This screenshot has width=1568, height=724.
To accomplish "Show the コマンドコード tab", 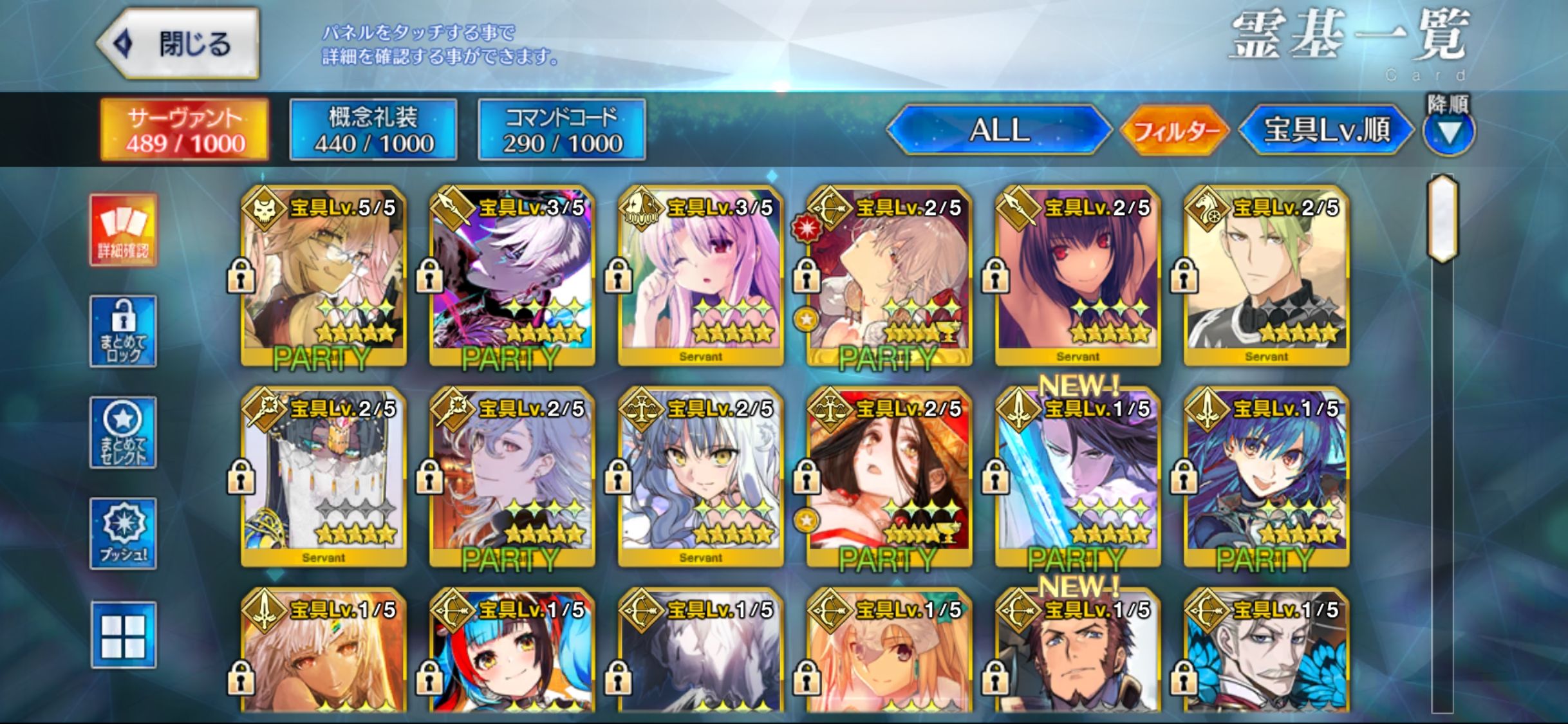I will tap(562, 130).
